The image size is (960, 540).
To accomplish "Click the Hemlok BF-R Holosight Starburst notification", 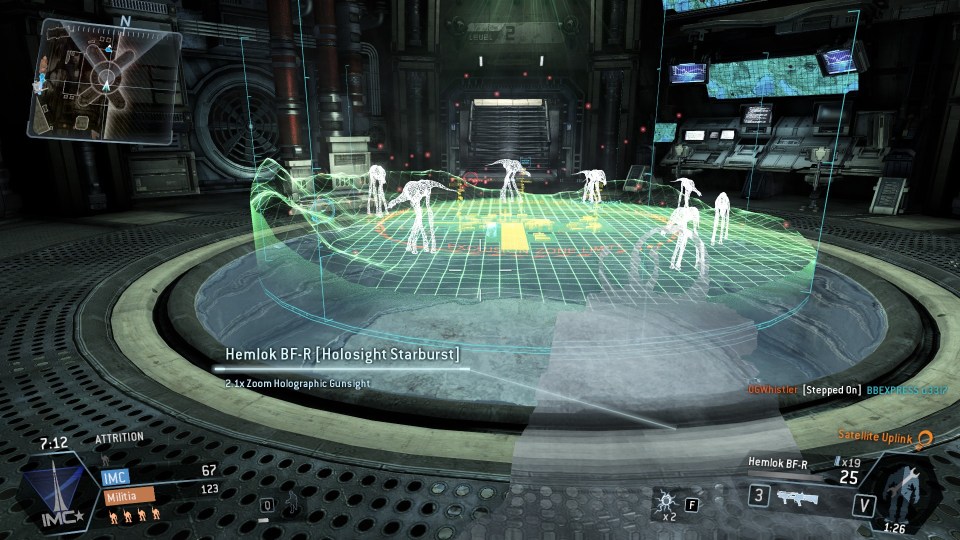I will coord(340,355).
